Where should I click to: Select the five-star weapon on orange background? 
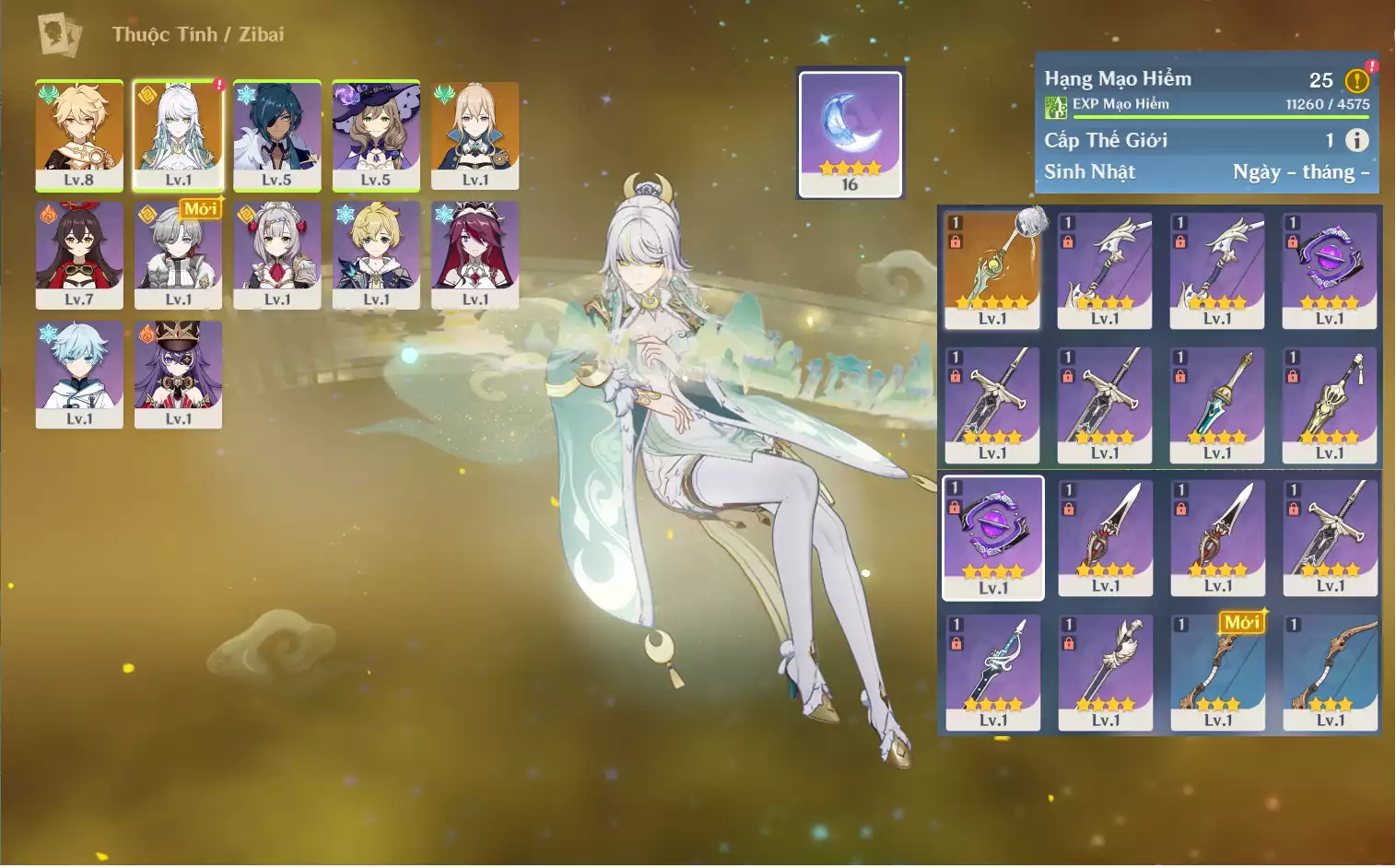992,269
